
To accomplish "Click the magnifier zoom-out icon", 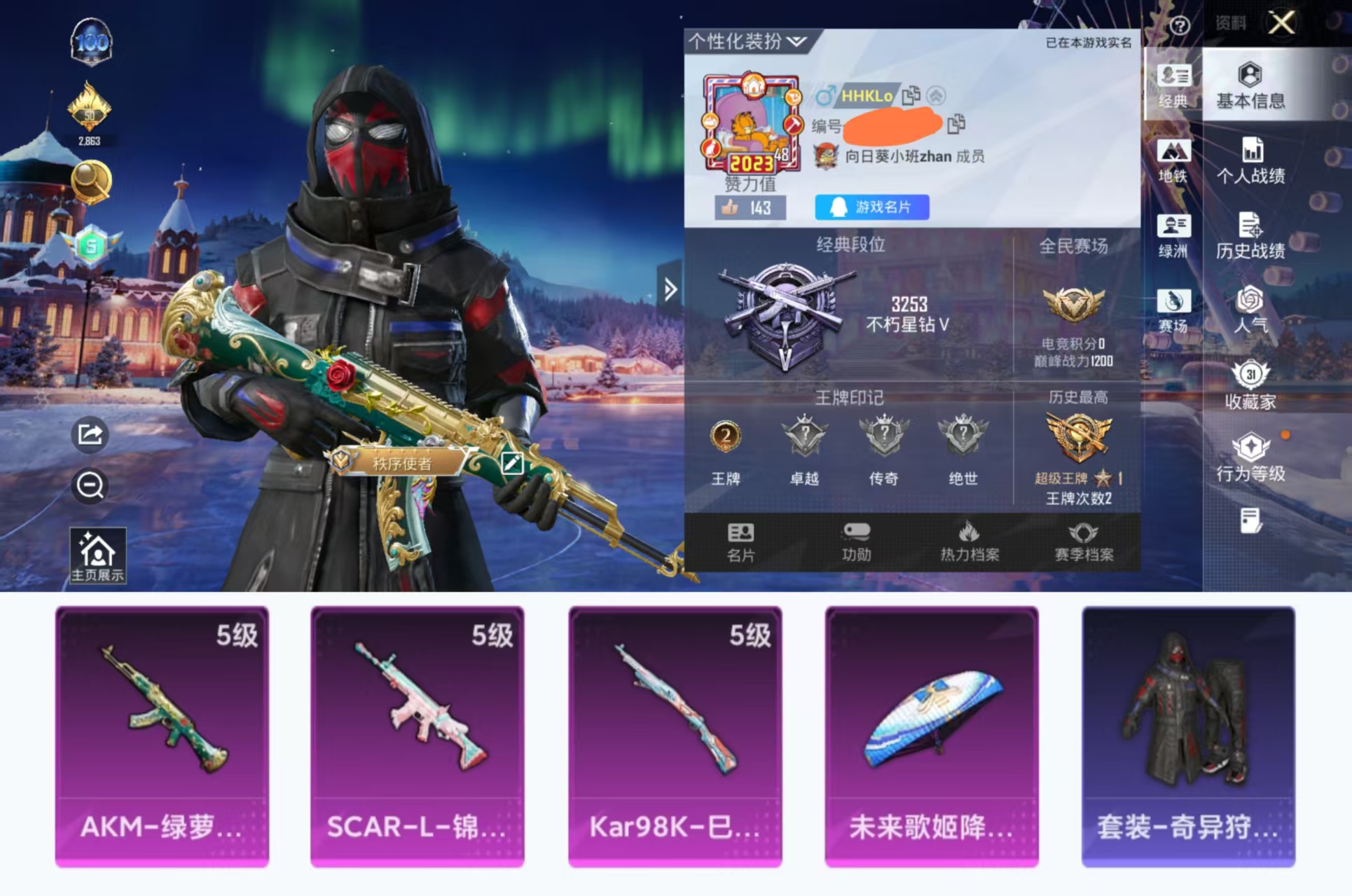I will click(90, 484).
